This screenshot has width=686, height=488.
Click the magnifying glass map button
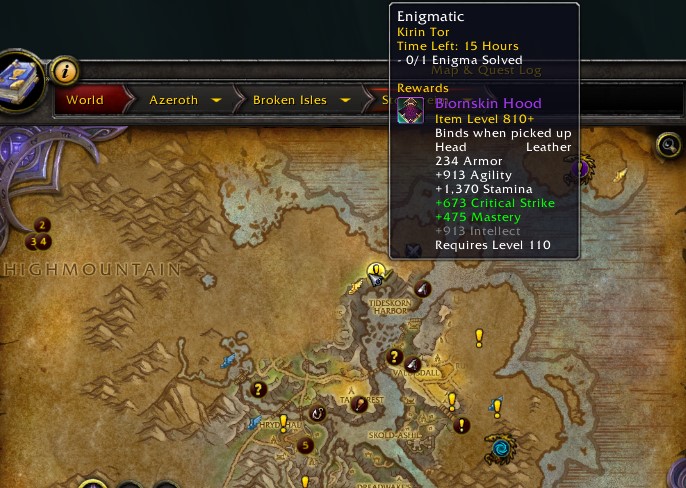click(x=669, y=146)
